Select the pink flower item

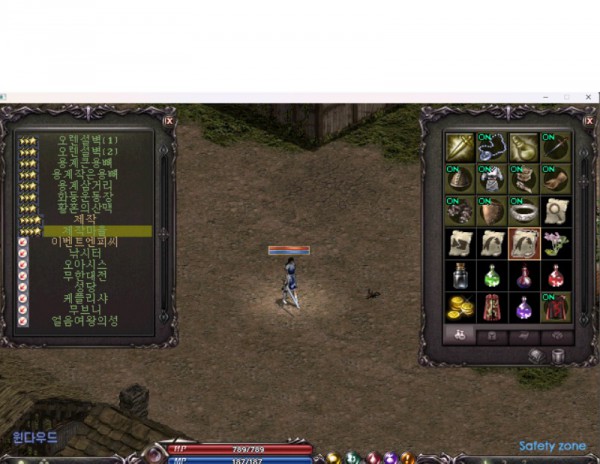556,243
